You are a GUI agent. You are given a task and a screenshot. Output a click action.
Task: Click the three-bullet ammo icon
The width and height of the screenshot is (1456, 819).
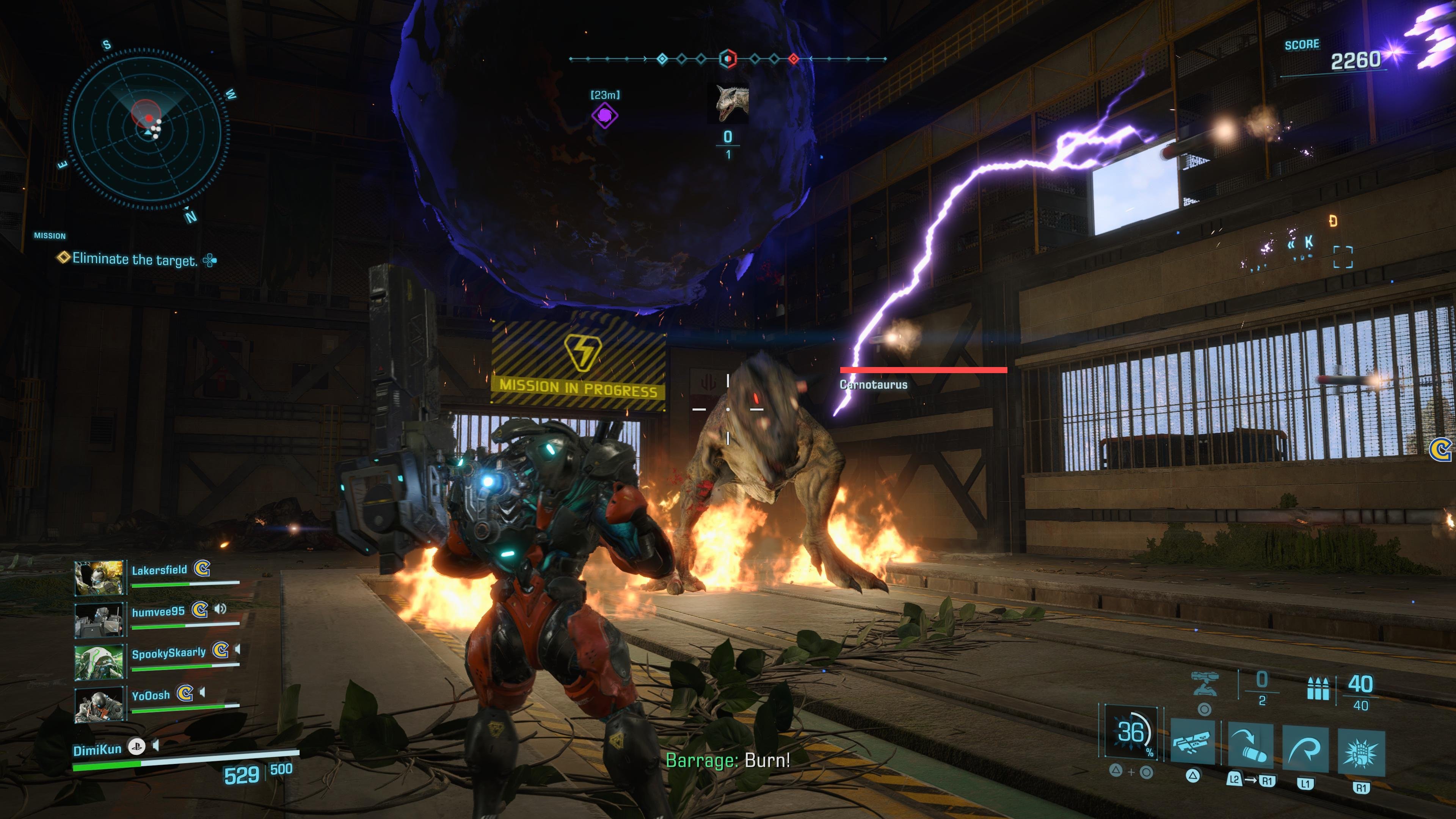click(x=1318, y=689)
